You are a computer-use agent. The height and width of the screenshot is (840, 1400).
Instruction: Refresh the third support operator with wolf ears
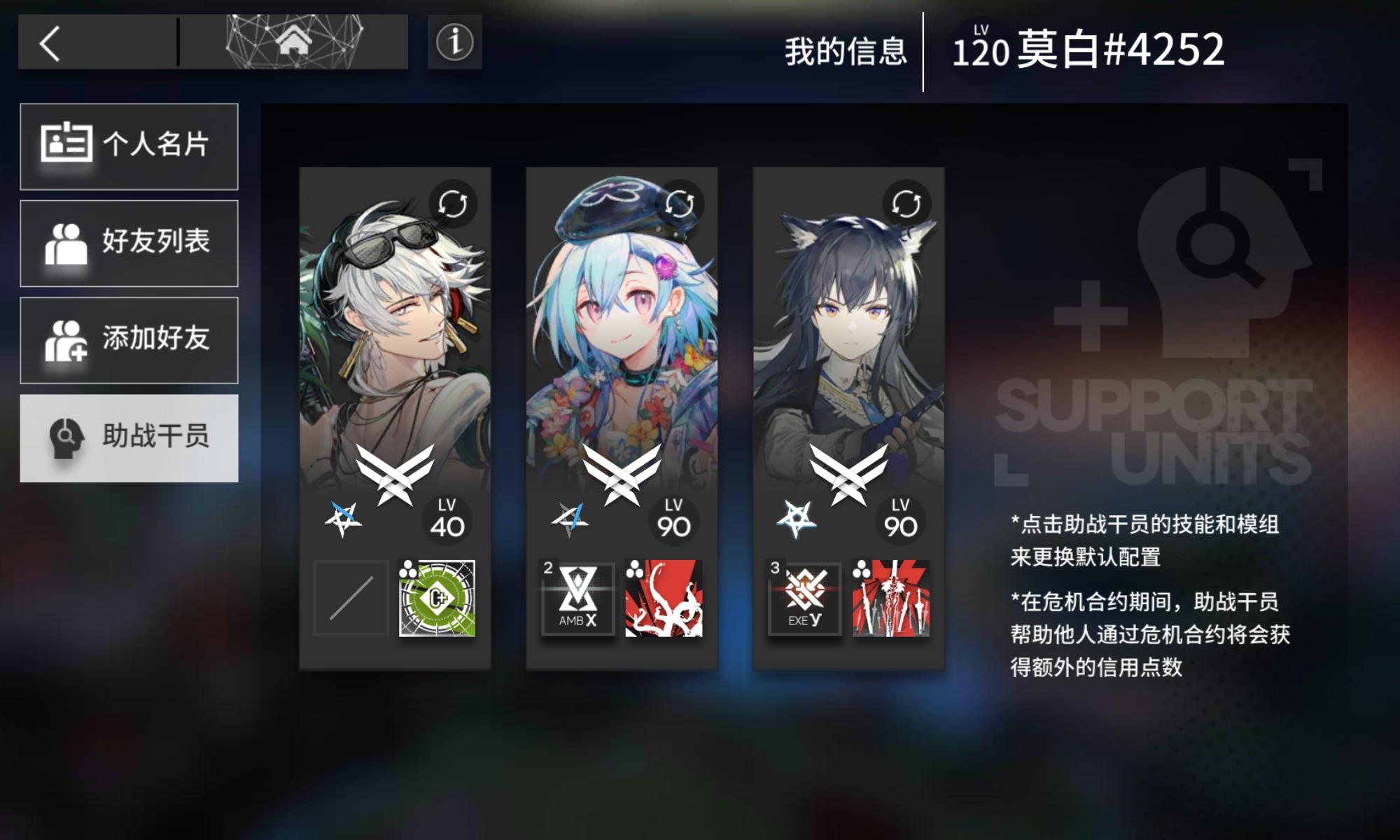point(906,203)
